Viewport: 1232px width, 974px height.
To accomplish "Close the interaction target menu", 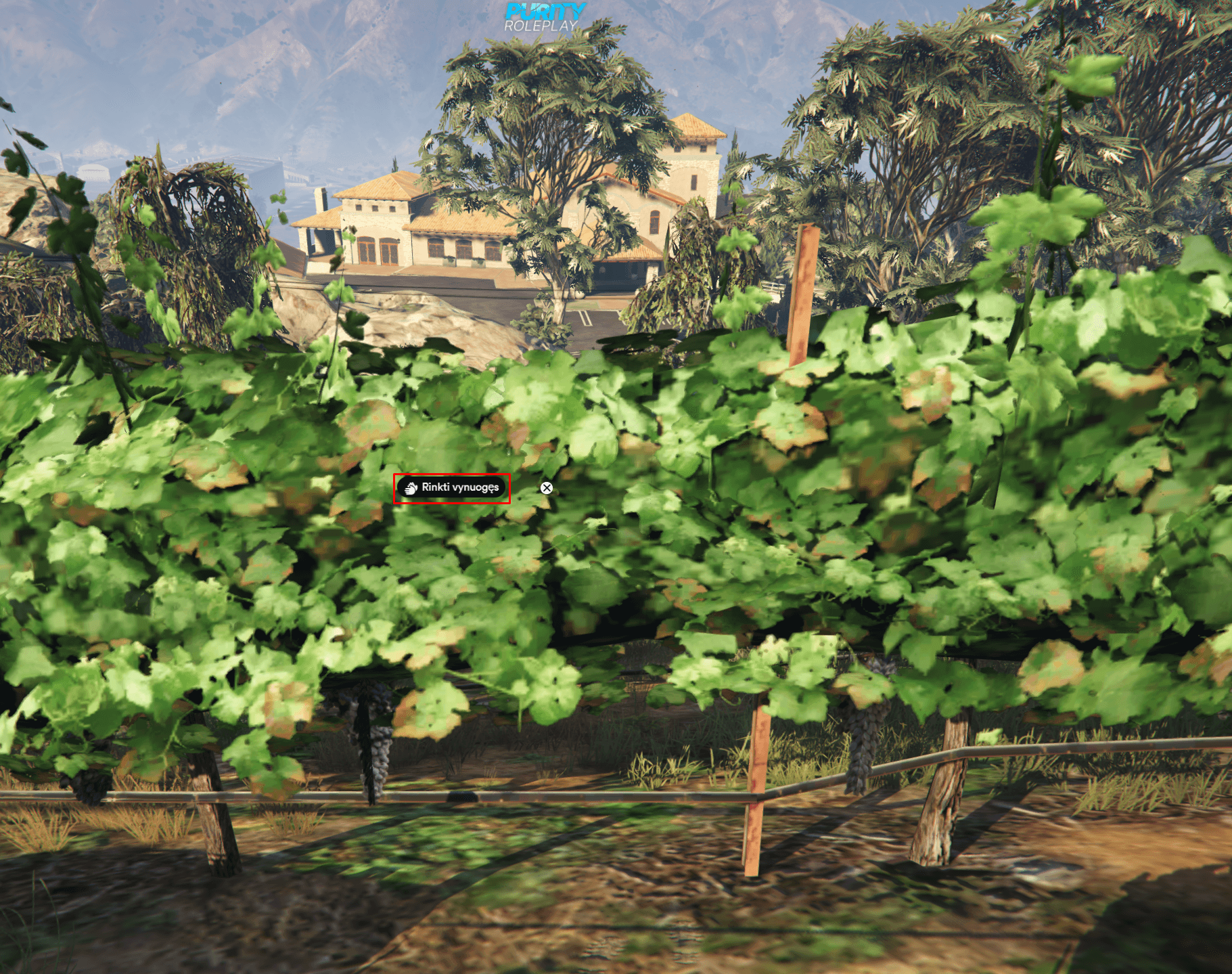I will (x=547, y=488).
